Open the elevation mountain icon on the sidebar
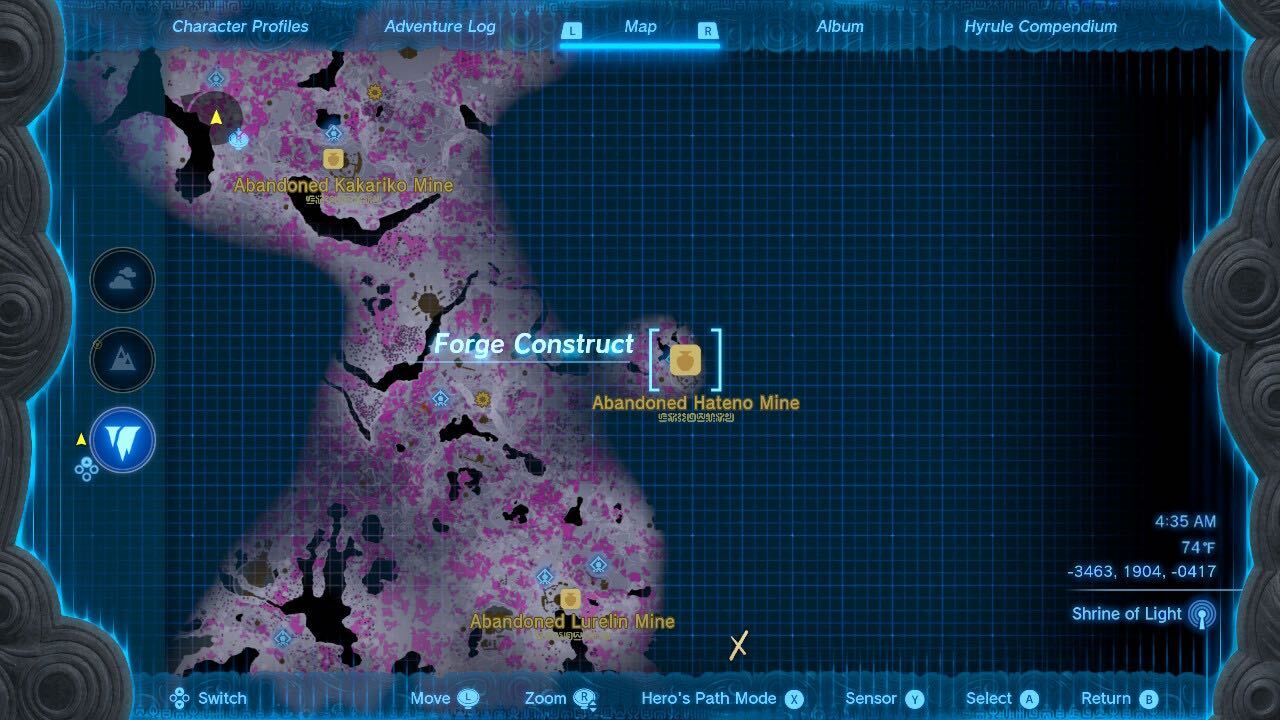This screenshot has width=1280, height=720. (121, 360)
